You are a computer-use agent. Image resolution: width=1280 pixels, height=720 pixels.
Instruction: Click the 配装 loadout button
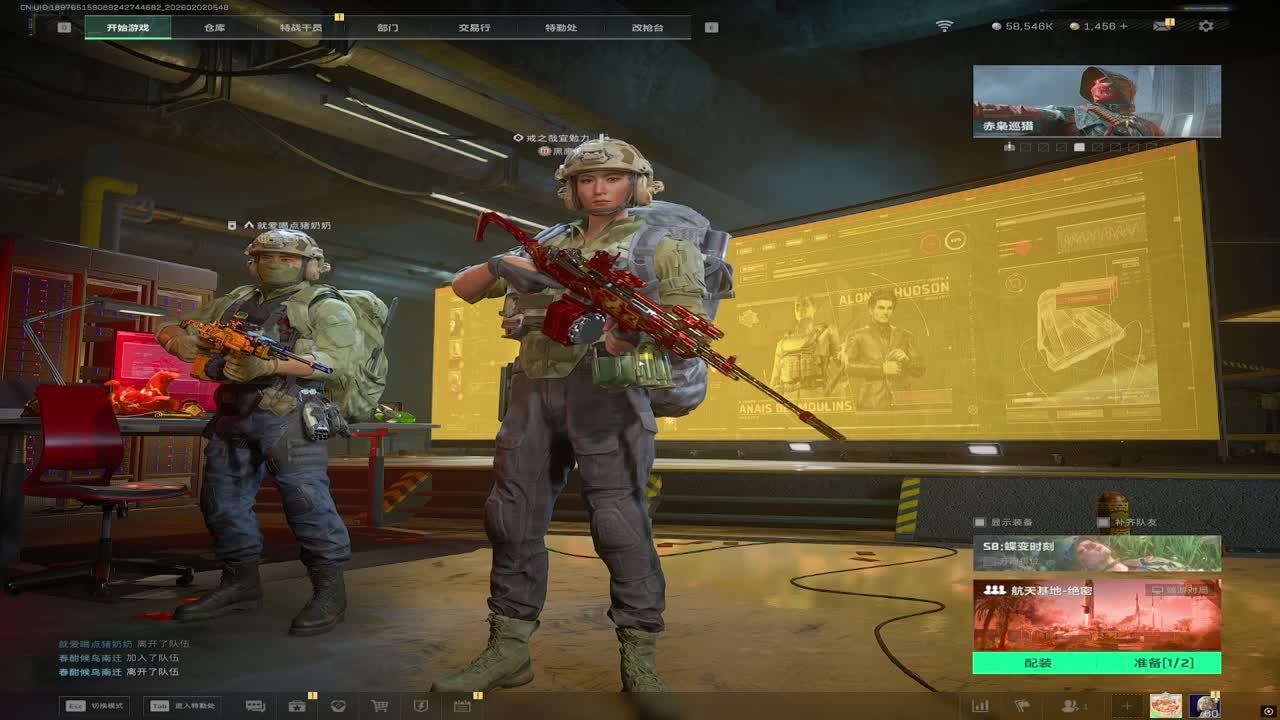1037,663
